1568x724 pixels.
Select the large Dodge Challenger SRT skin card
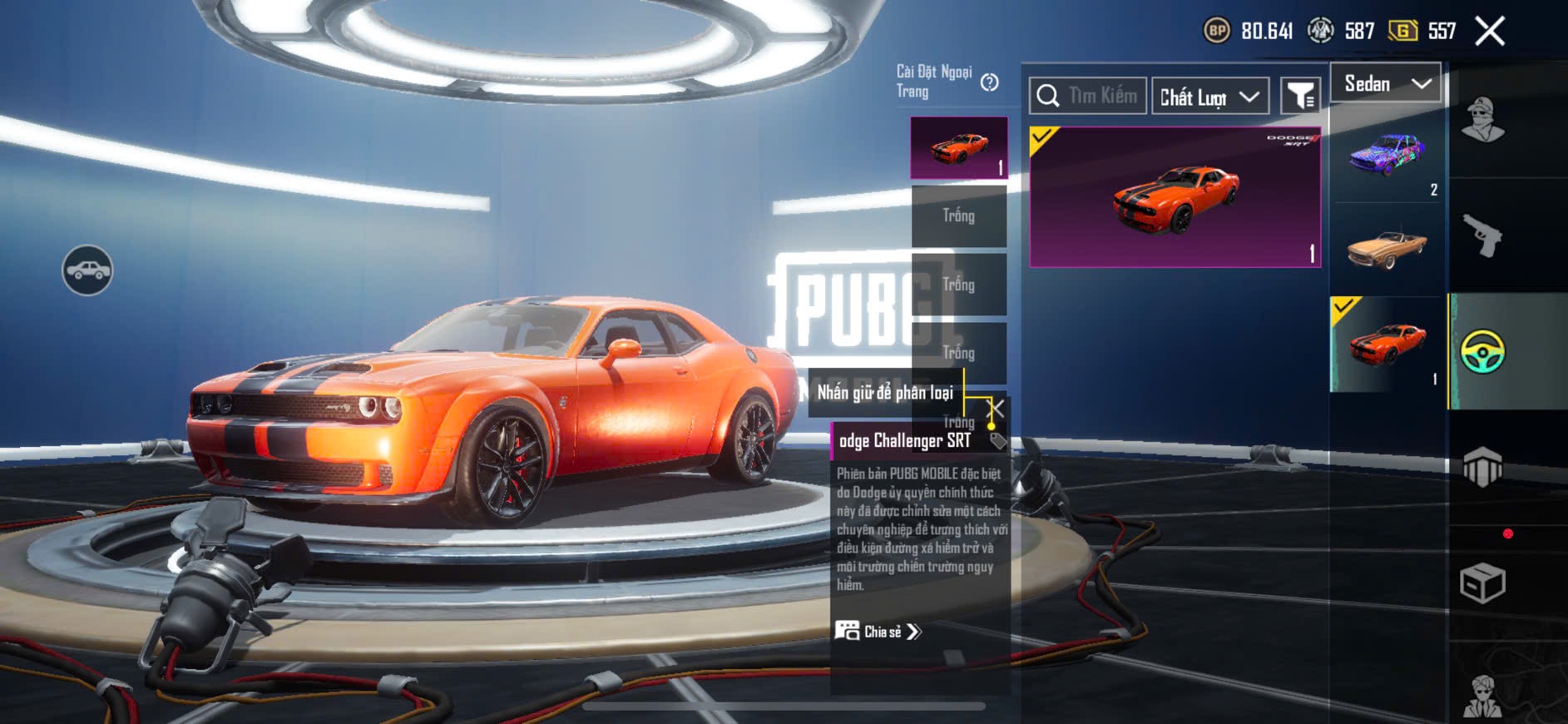[x=1175, y=197]
